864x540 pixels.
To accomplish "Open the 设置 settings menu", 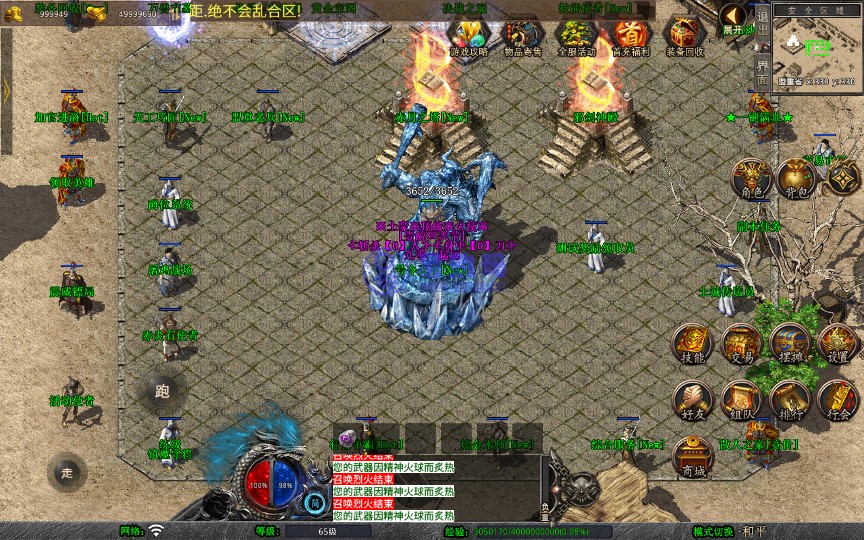I will coord(837,345).
